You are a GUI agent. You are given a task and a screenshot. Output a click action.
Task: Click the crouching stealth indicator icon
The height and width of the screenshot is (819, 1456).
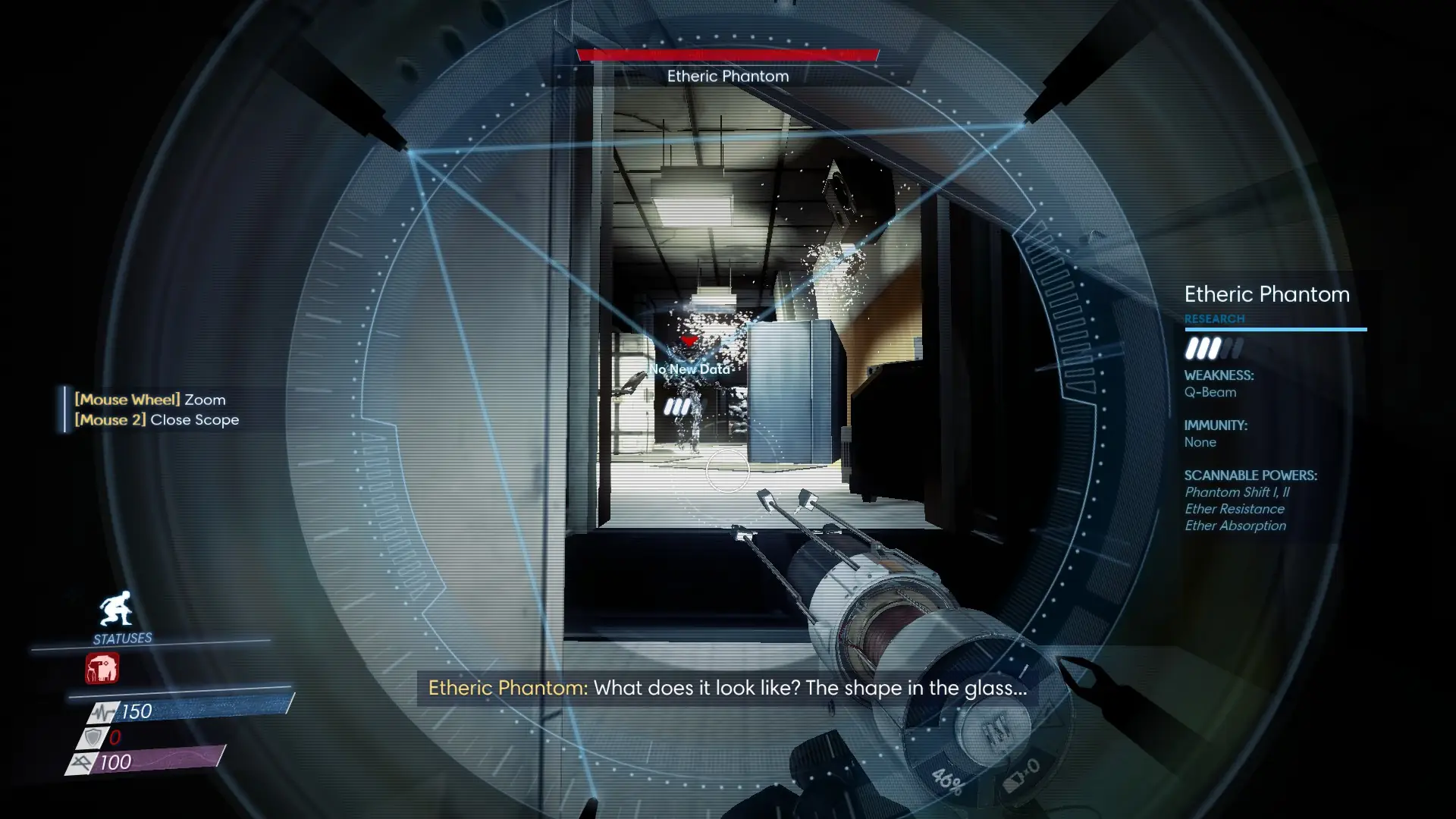[115, 609]
